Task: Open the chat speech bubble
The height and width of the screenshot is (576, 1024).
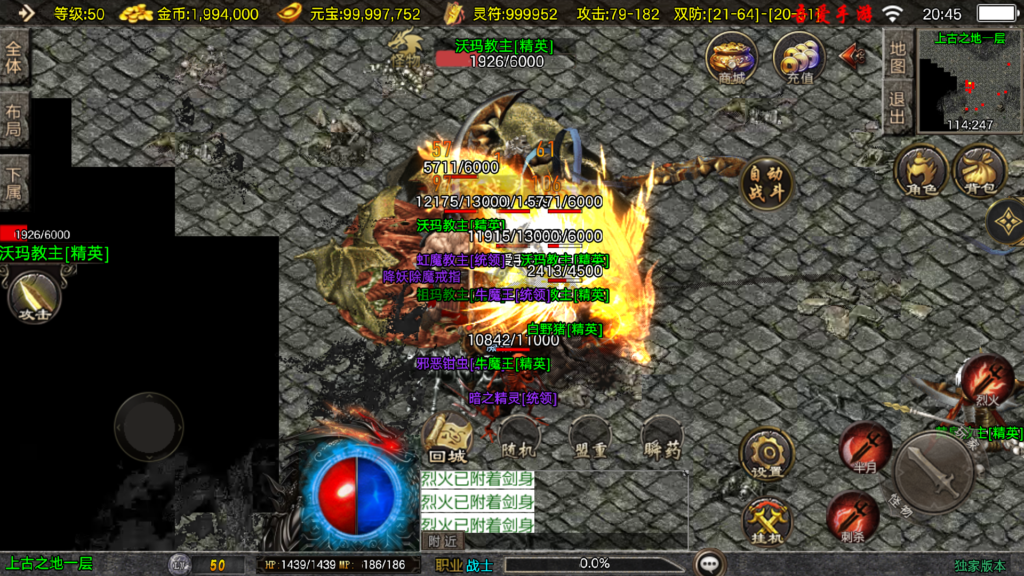Action: tap(711, 563)
